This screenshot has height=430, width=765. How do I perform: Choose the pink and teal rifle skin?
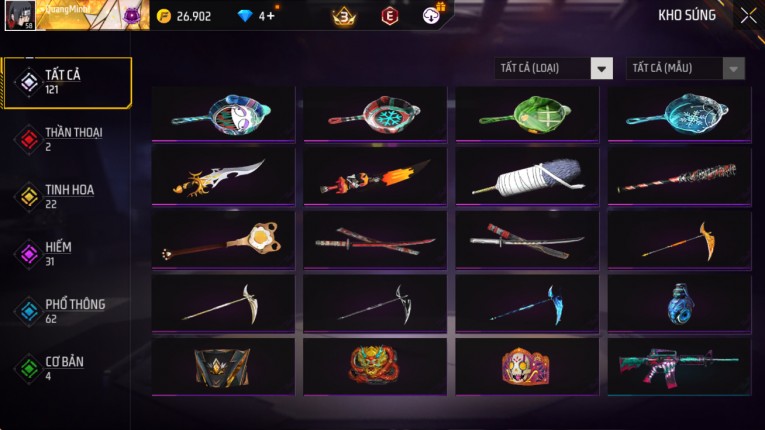(x=678, y=365)
